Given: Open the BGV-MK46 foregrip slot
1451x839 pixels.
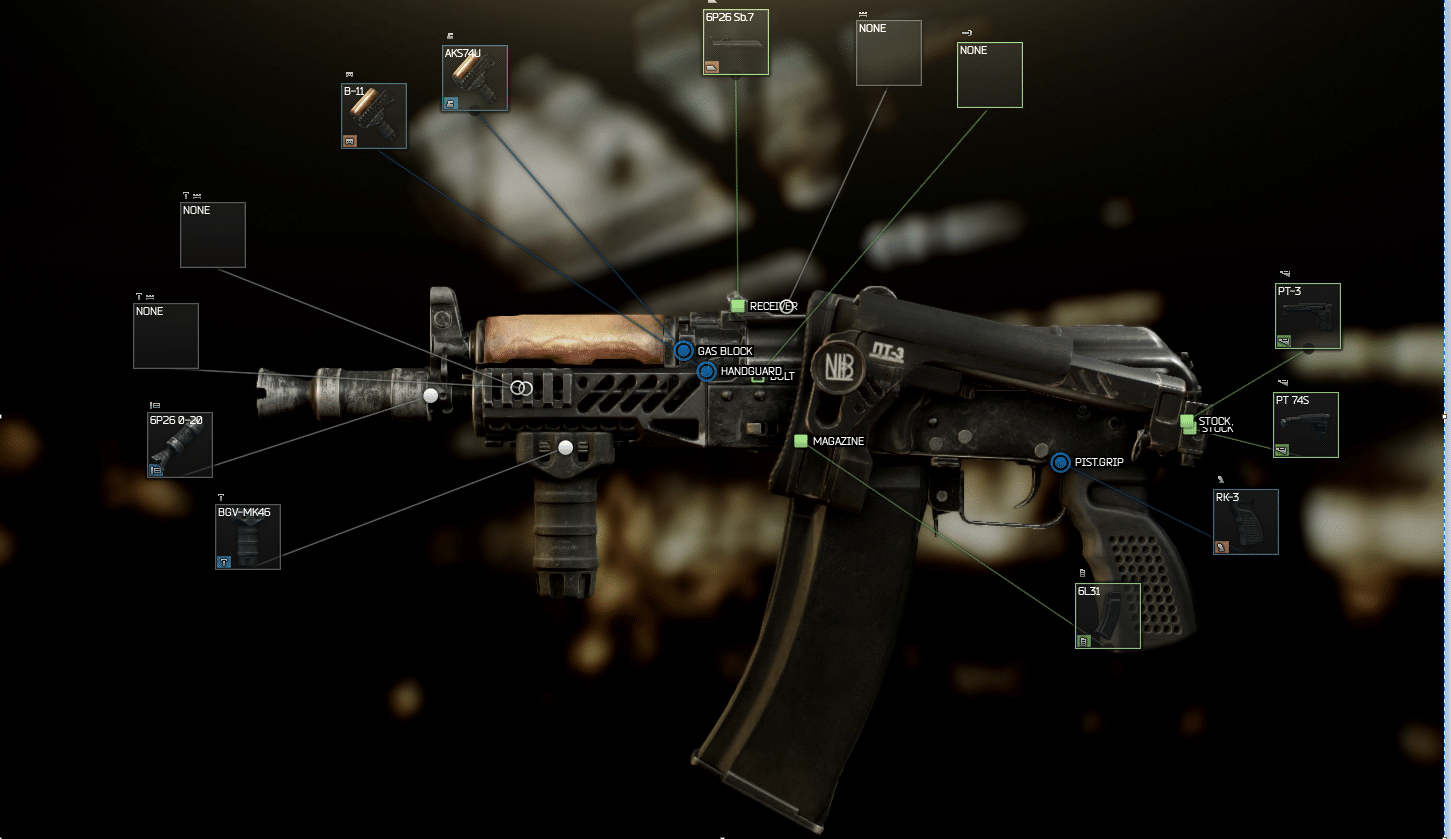Looking at the screenshot, I should [248, 537].
